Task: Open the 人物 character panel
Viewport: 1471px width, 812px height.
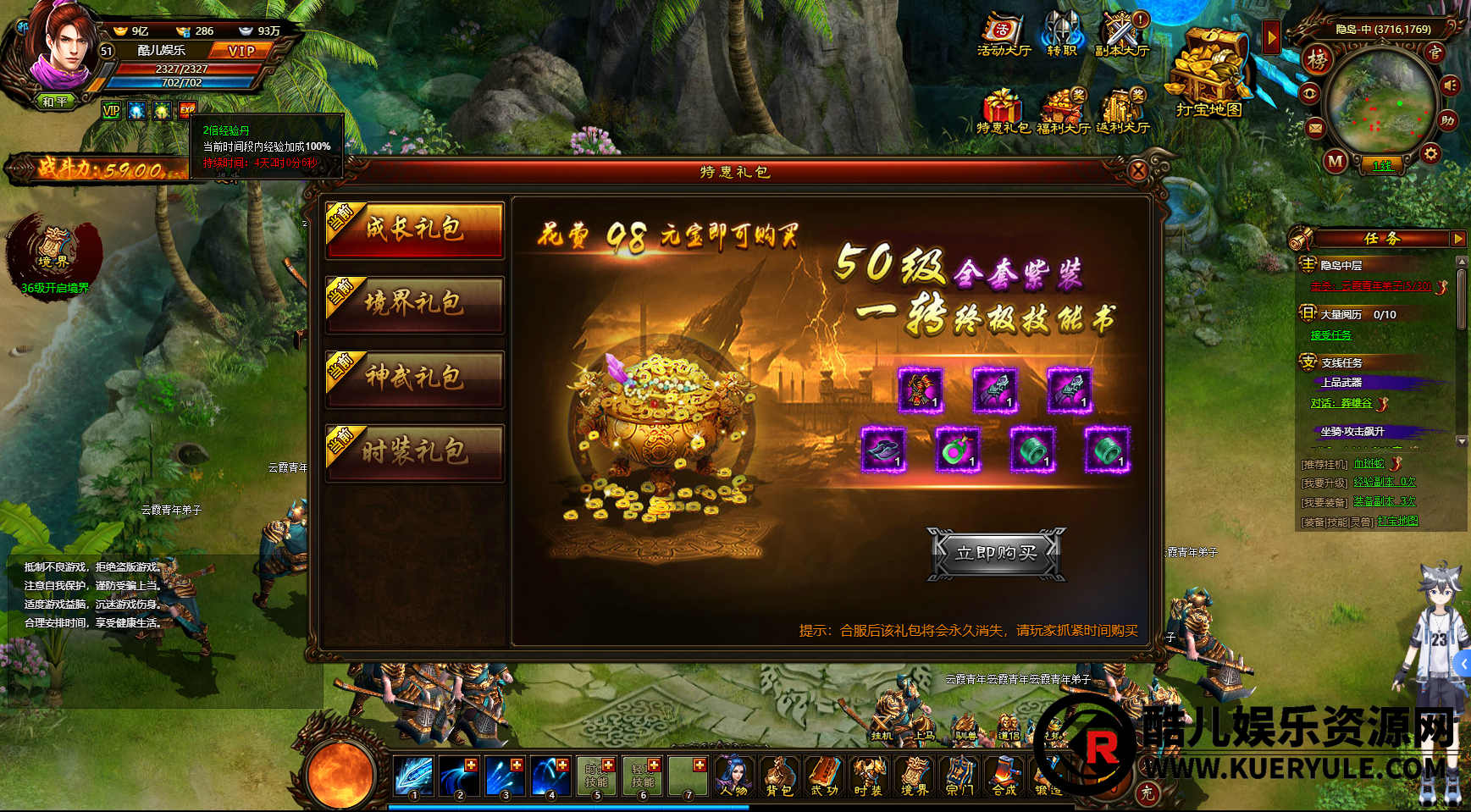Action: [733, 775]
